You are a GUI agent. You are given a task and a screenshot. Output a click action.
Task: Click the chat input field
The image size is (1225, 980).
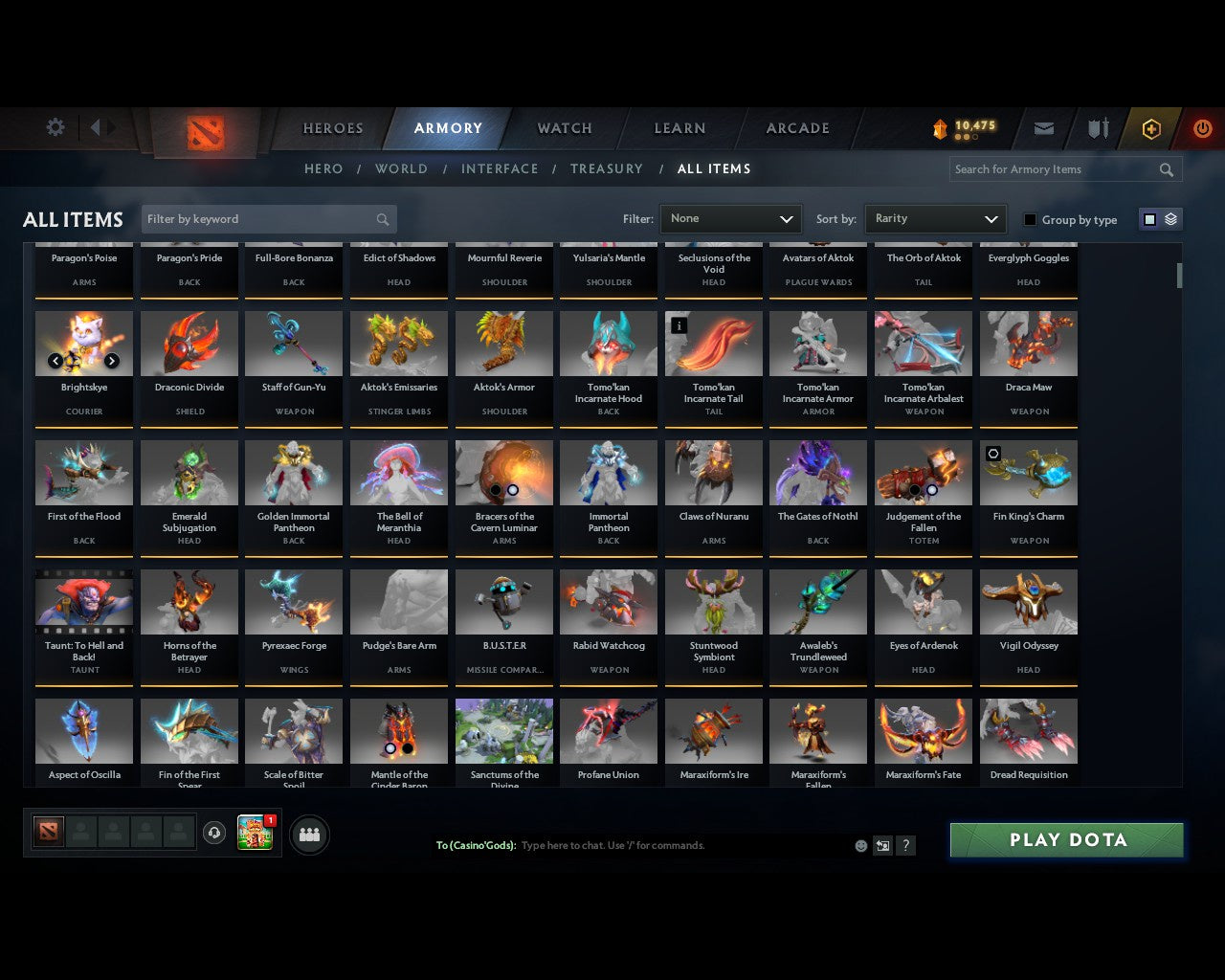(x=670, y=845)
